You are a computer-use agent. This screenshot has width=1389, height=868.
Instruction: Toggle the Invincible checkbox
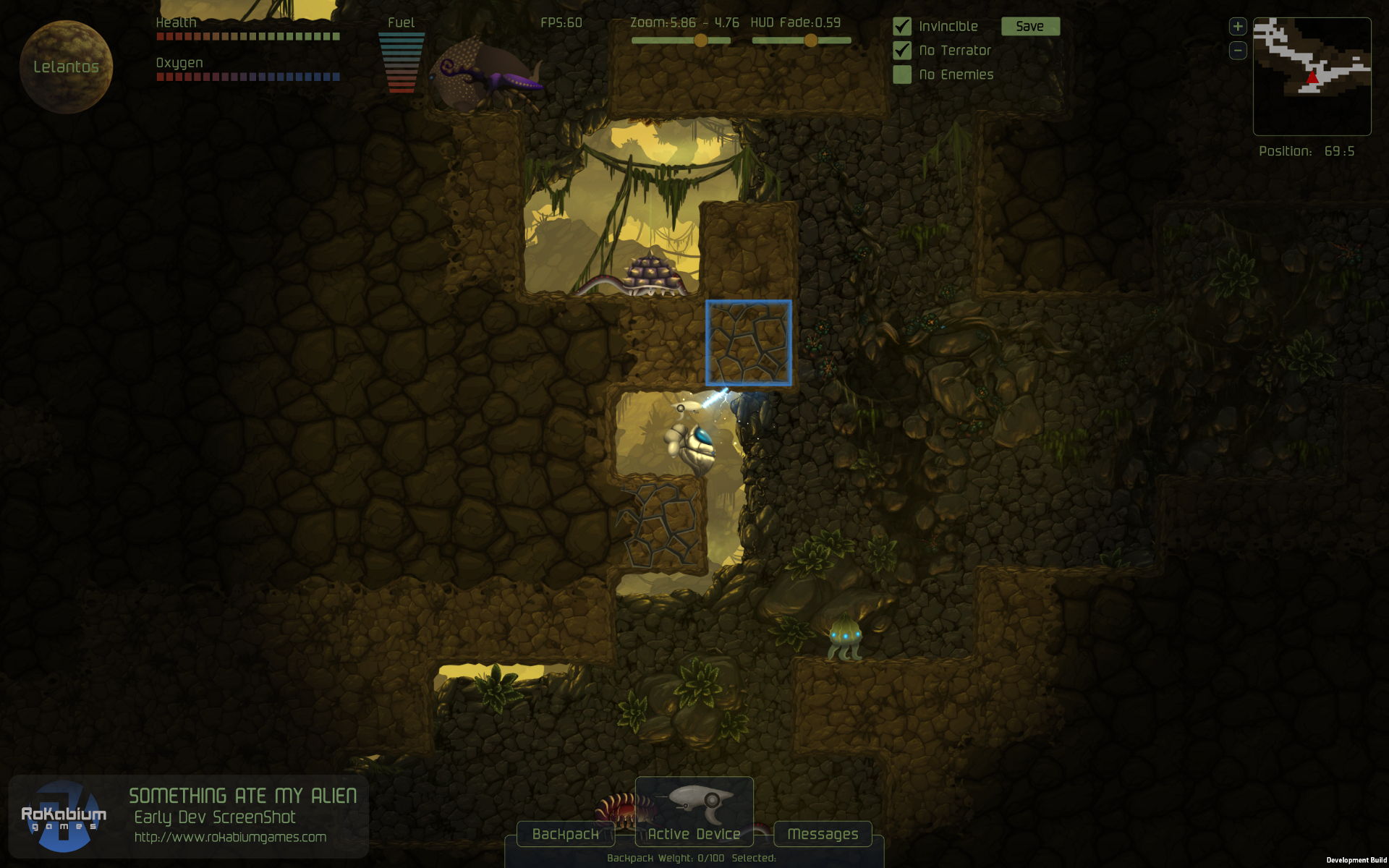tap(902, 27)
